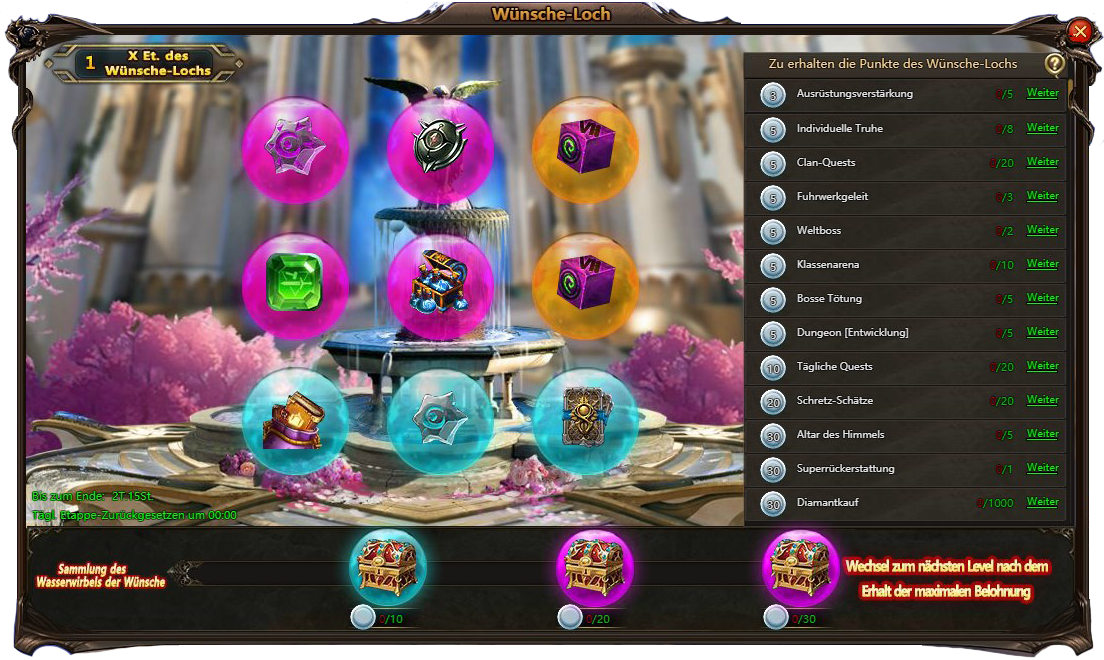Select the green emerald gem bubble
The image size is (1104, 660).
coord(295,287)
